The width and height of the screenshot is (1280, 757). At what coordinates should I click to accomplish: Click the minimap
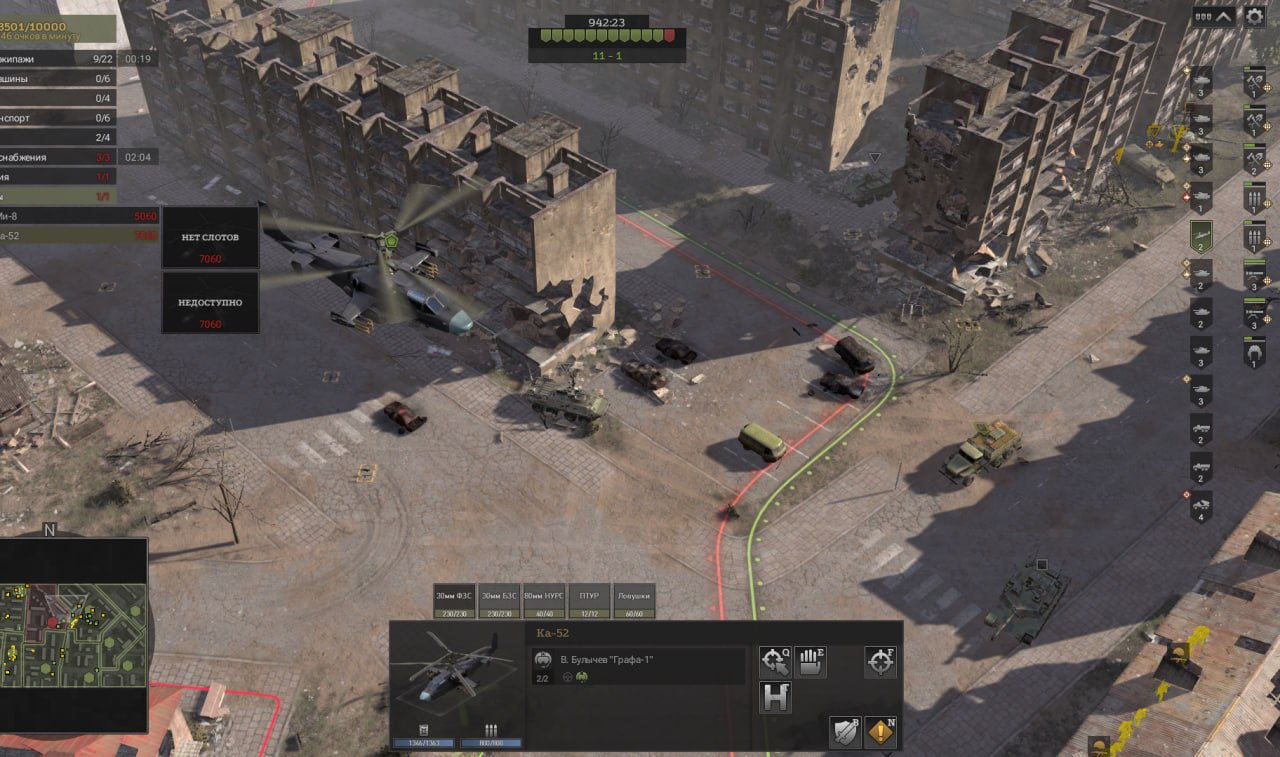pyautogui.click(x=75, y=636)
